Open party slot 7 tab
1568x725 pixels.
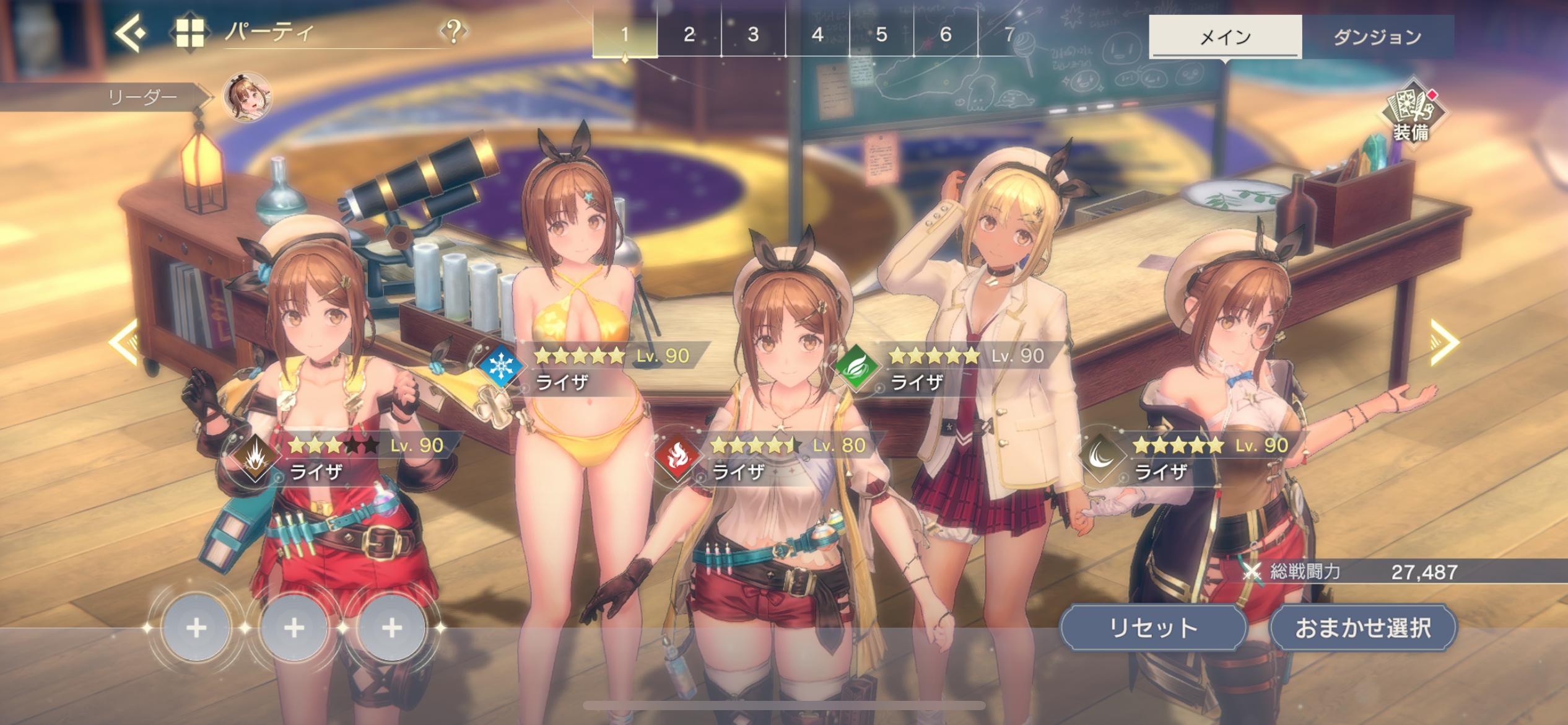(x=1009, y=35)
